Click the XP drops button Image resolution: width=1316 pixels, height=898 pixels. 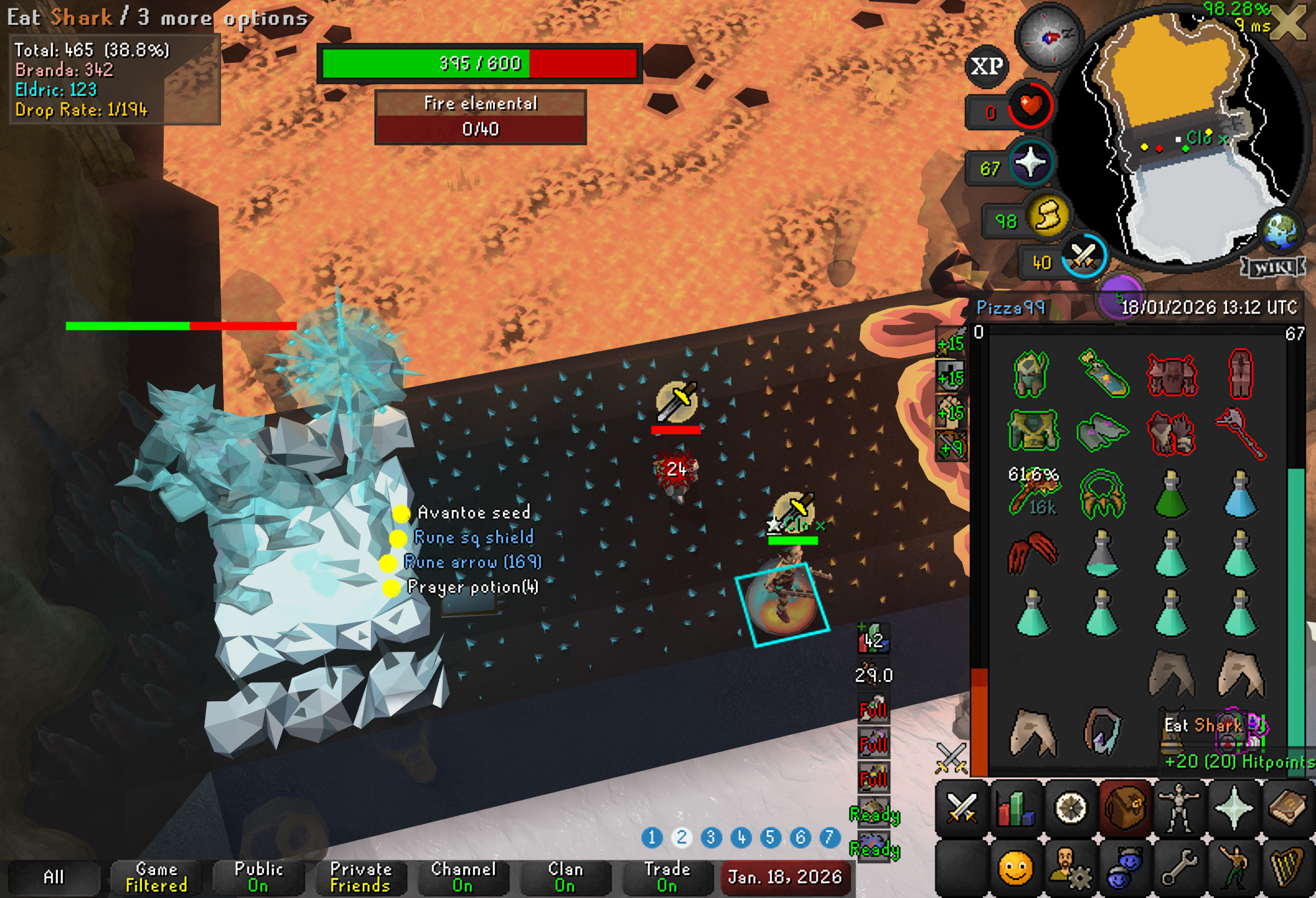tap(987, 66)
